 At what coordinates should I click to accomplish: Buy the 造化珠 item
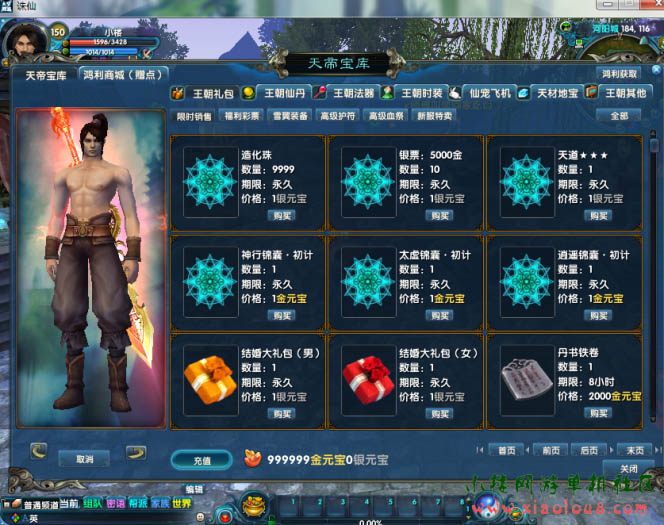[282, 215]
